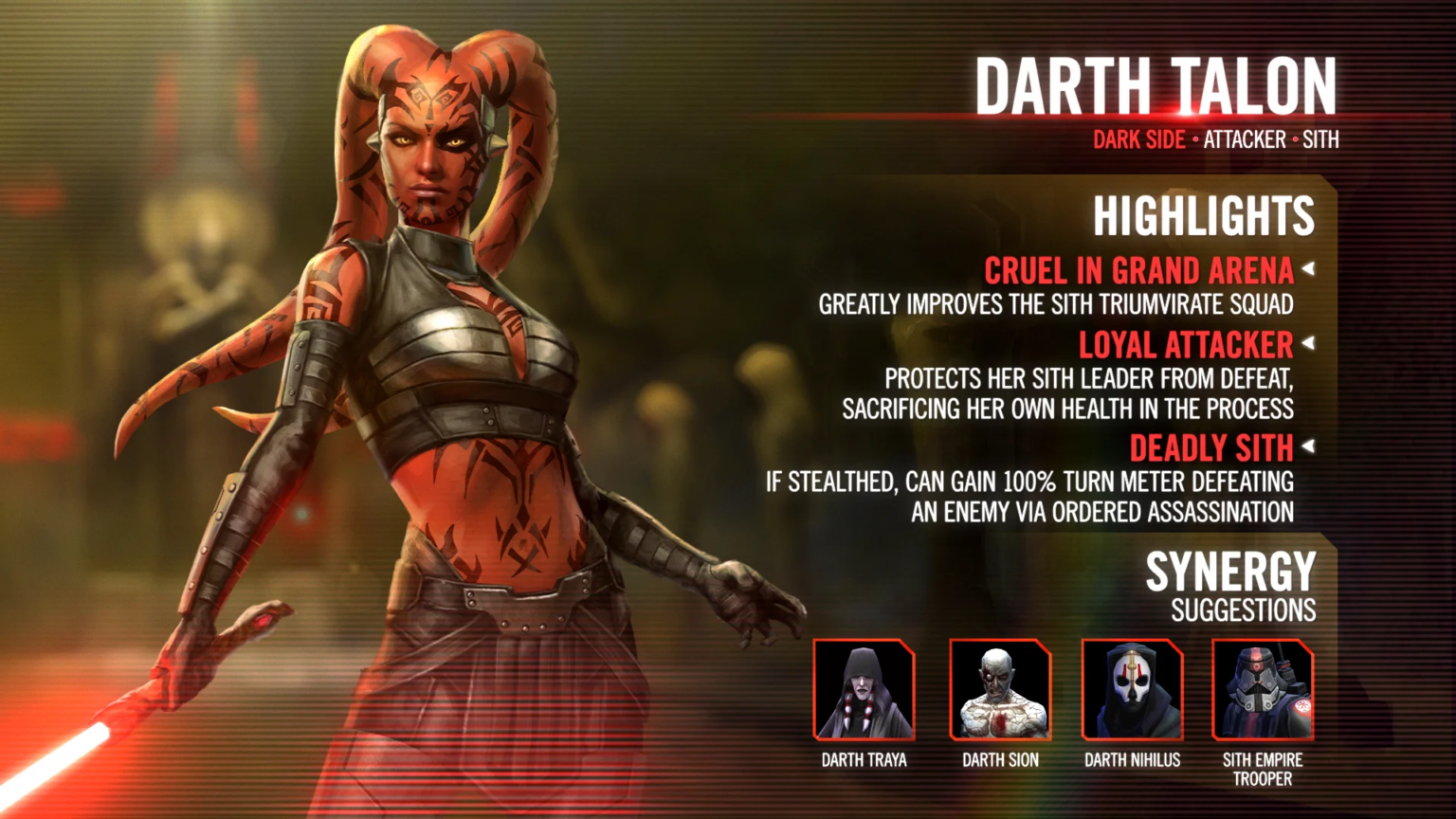Select the Darth Traya synergy portrait
Image resolution: width=1456 pixels, height=819 pixels.
tap(864, 690)
